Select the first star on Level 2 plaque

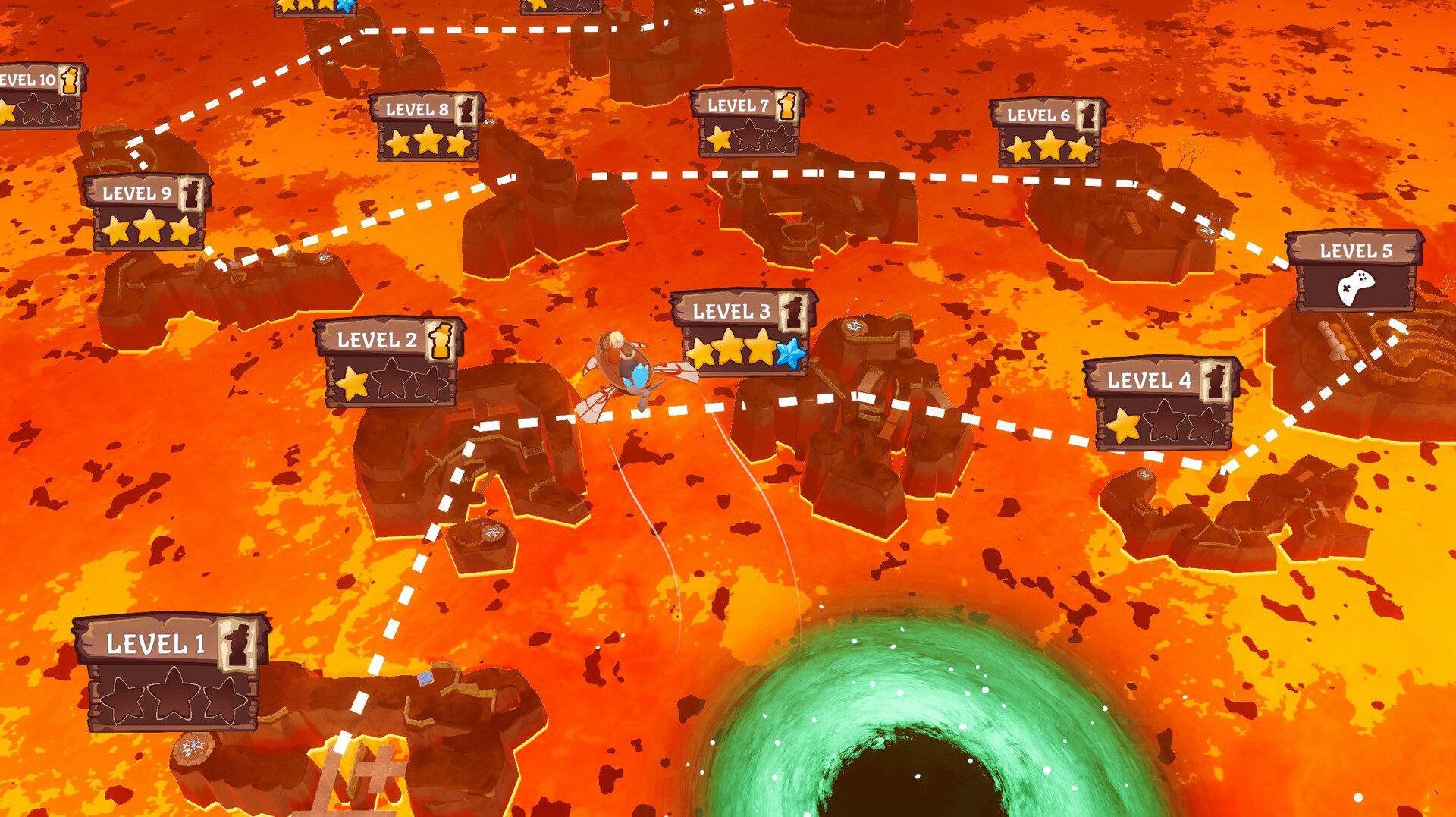click(x=353, y=383)
